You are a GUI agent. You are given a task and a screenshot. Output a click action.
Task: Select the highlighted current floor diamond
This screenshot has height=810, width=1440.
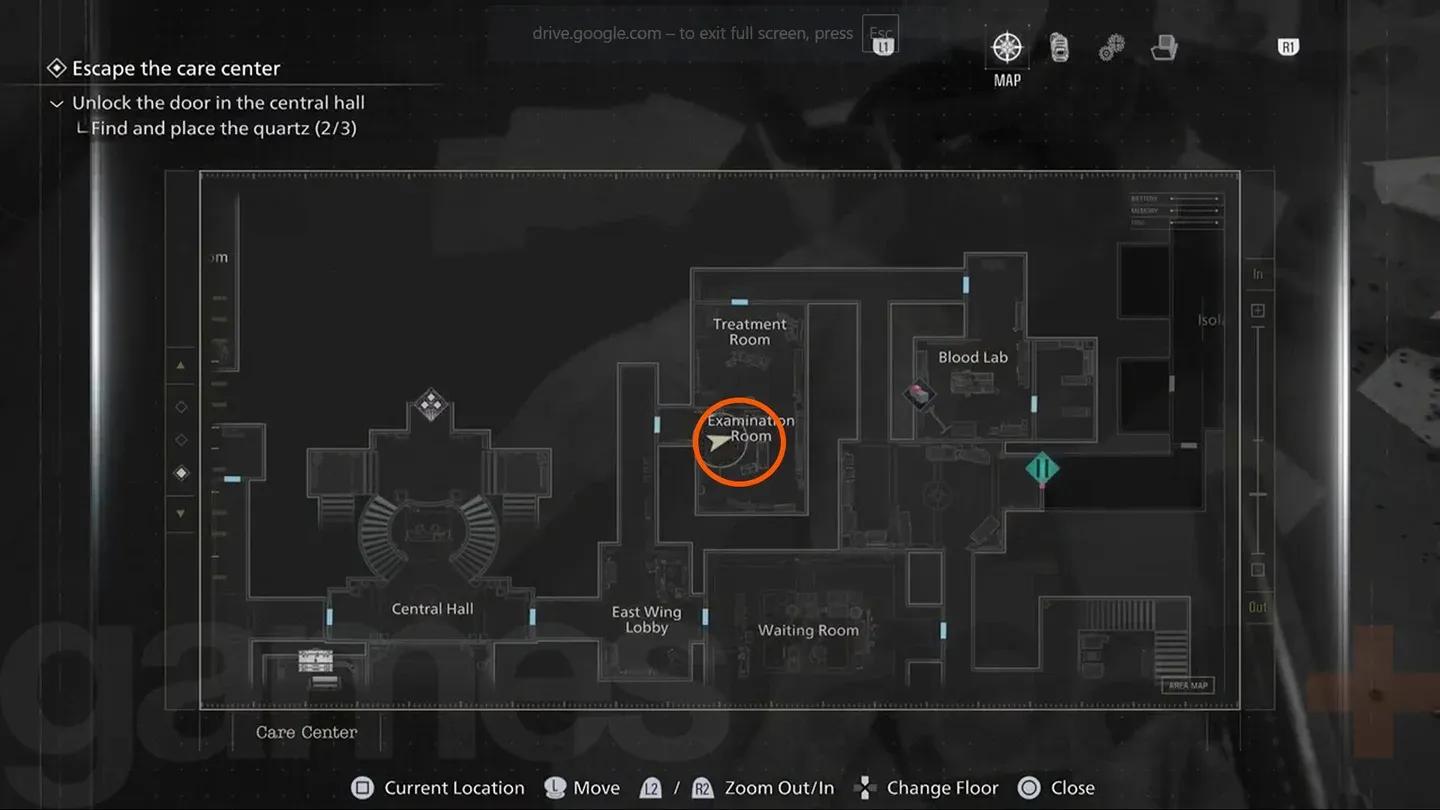[181, 473]
